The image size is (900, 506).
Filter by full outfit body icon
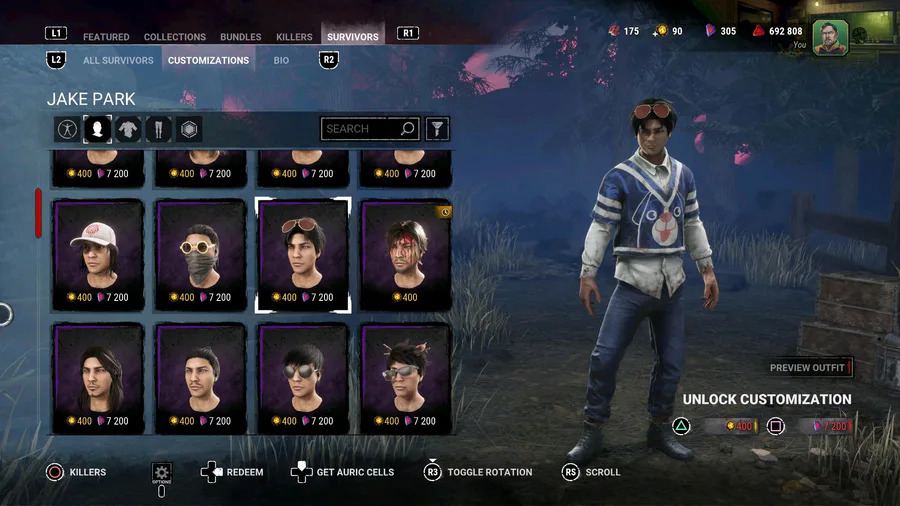67,129
